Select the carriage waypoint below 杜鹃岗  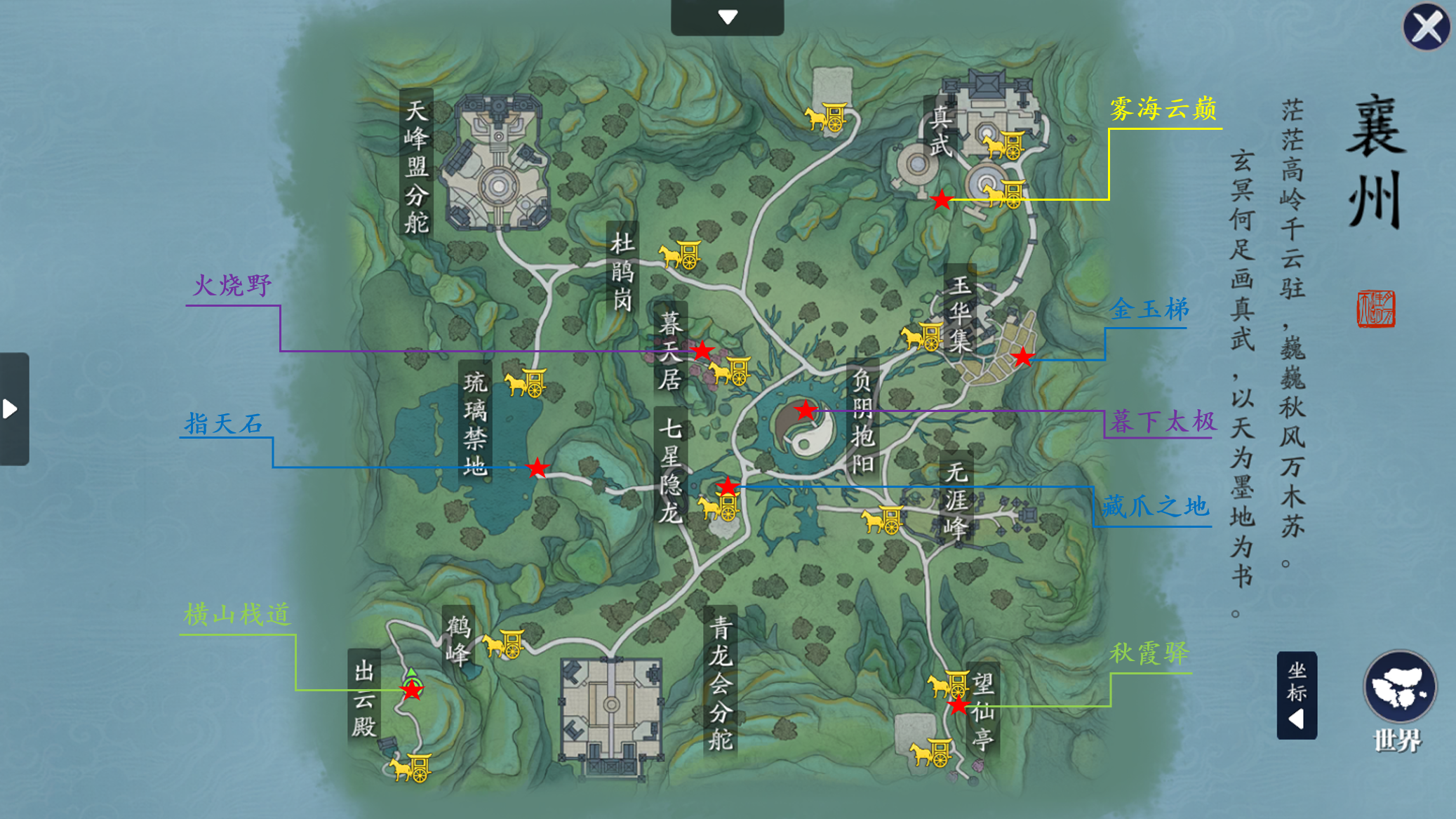tap(680, 255)
